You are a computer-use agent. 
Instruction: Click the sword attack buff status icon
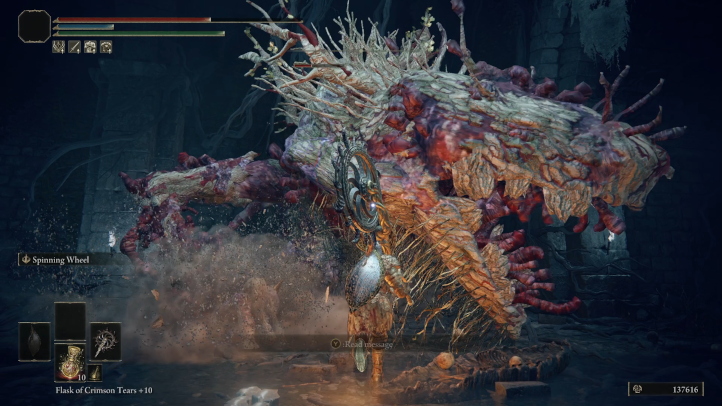click(x=73, y=47)
